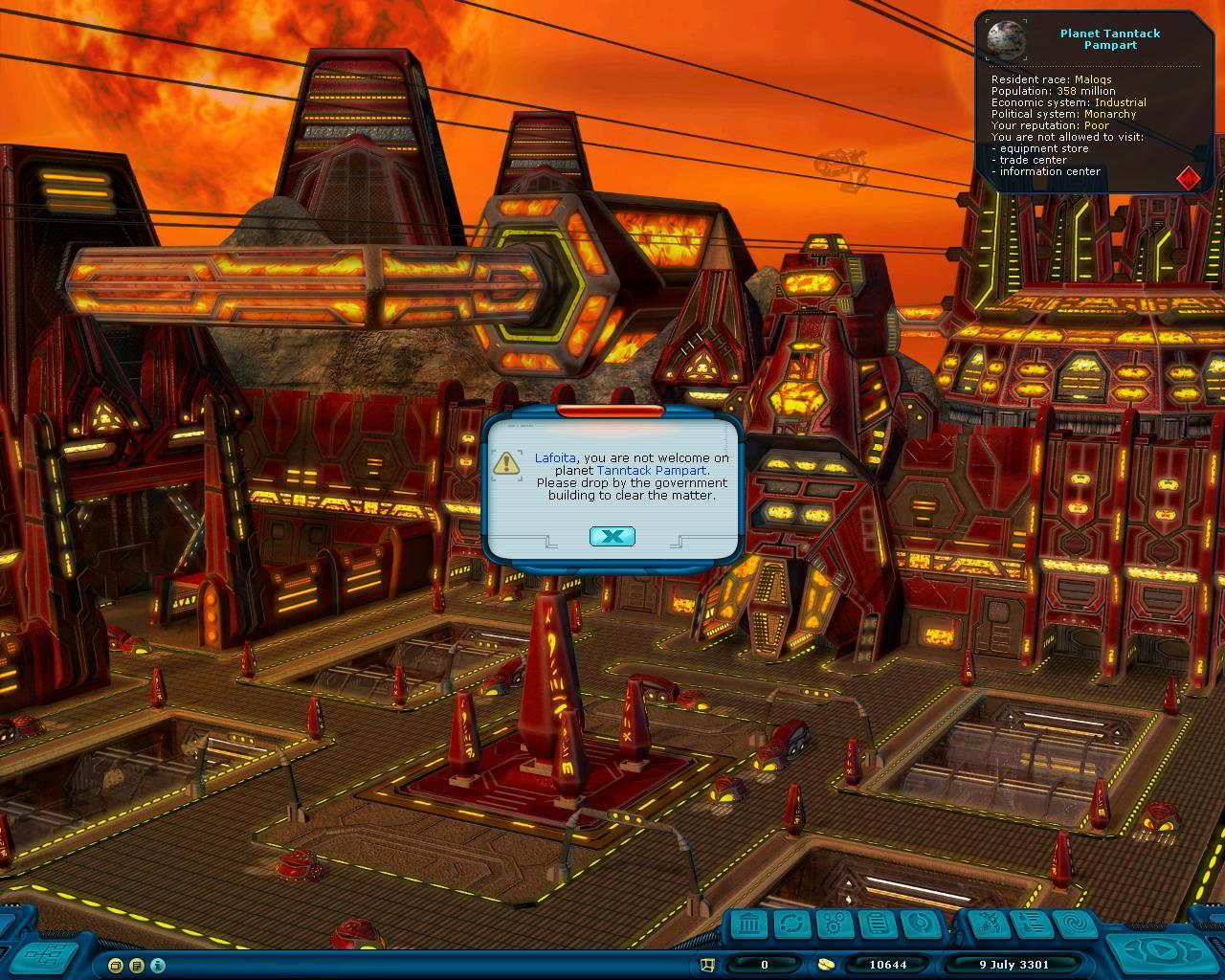Viewport: 1225px width, 980px height.
Task: Open the government building (columned icon)
Action: [x=751, y=924]
